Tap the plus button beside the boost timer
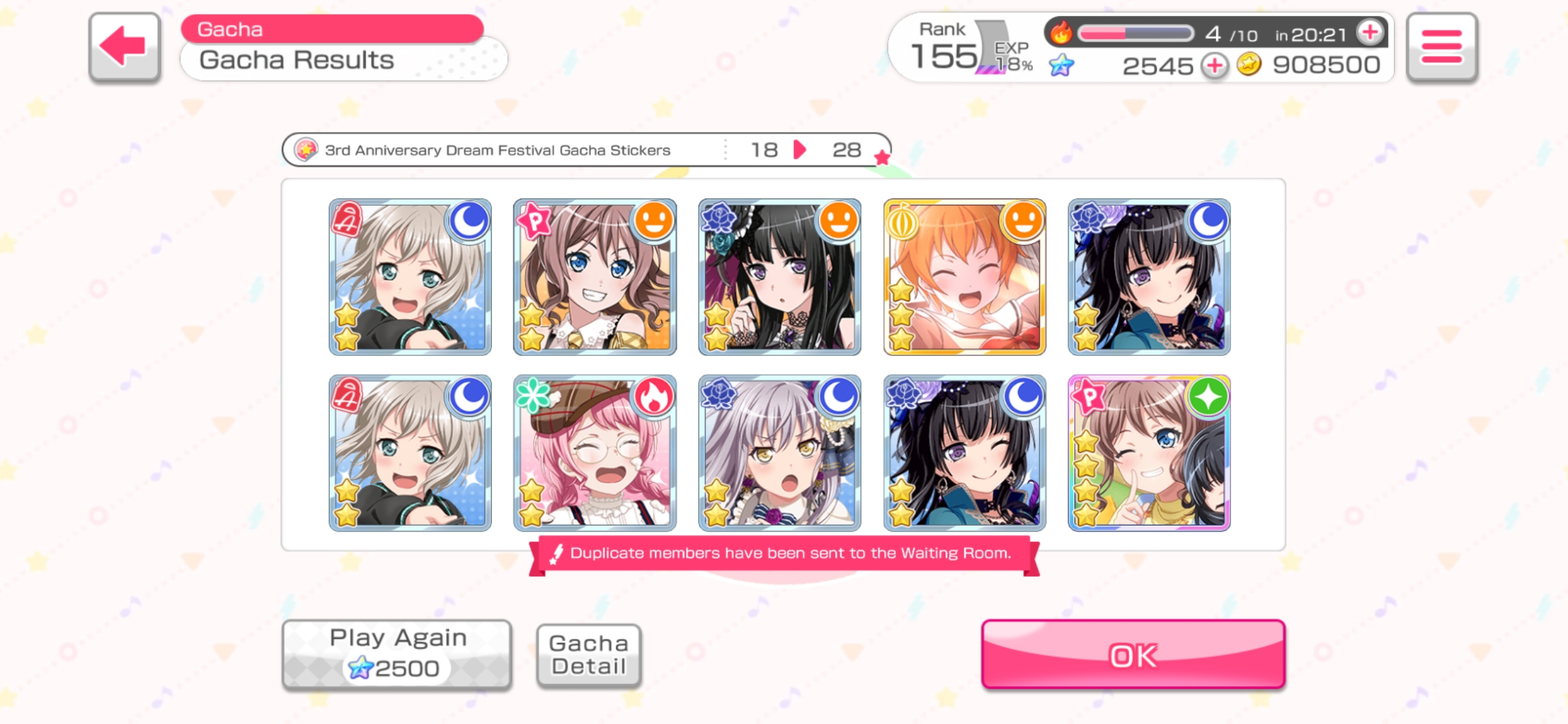 tap(1370, 32)
